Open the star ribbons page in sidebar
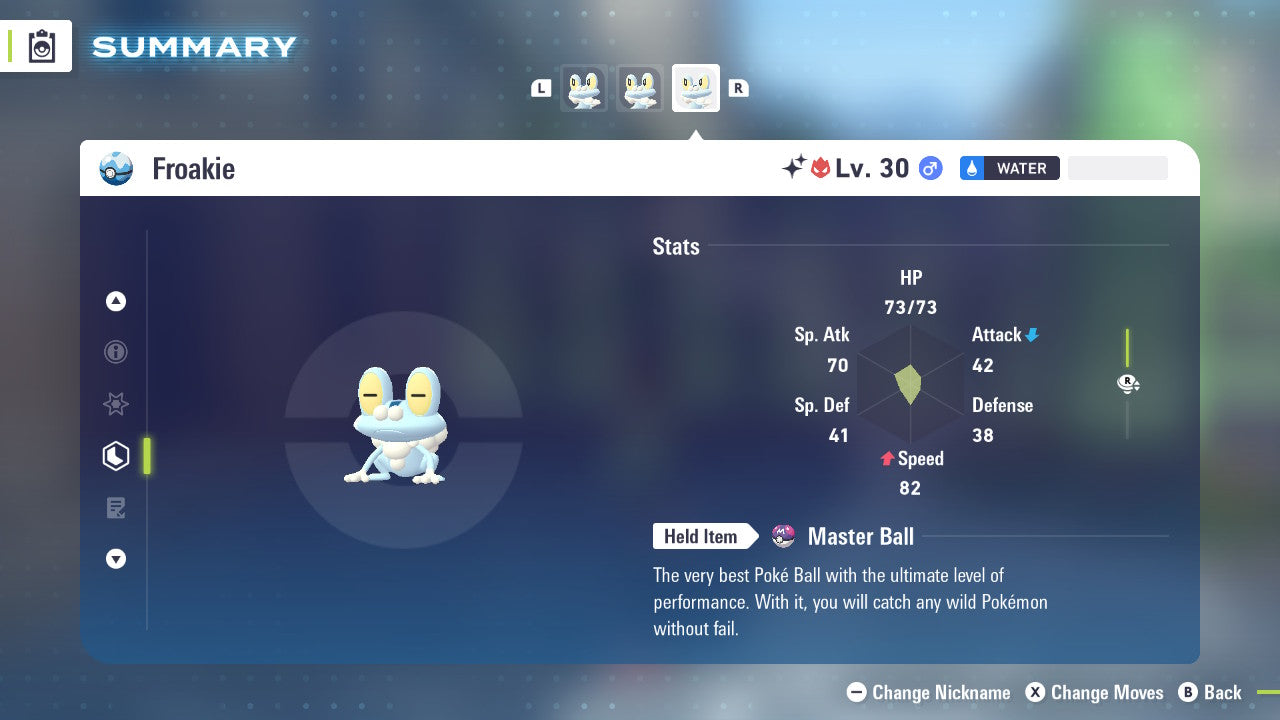The width and height of the screenshot is (1280, 720). click(115, 404)
